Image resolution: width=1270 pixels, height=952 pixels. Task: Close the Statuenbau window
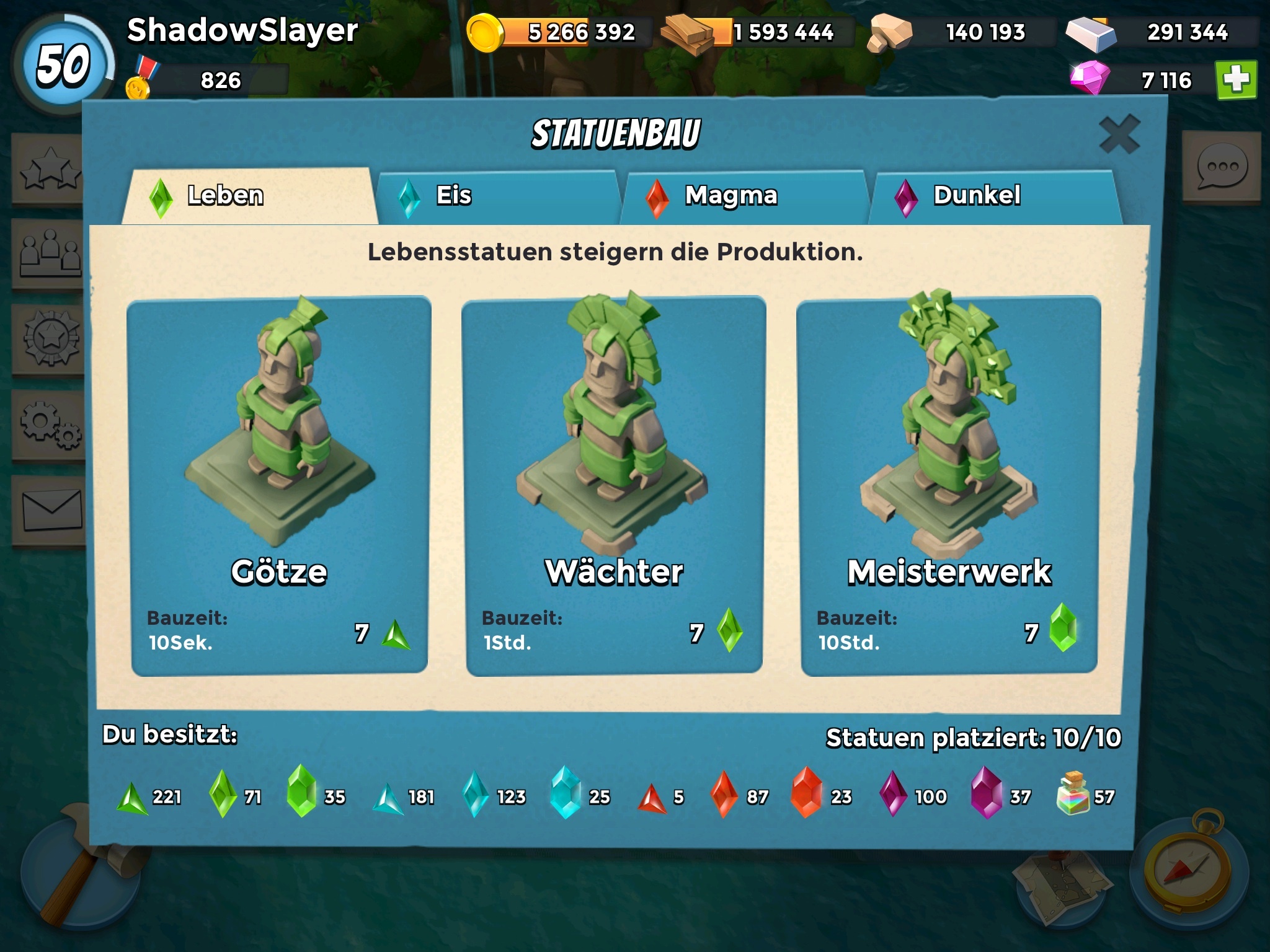click(1119, 134)
